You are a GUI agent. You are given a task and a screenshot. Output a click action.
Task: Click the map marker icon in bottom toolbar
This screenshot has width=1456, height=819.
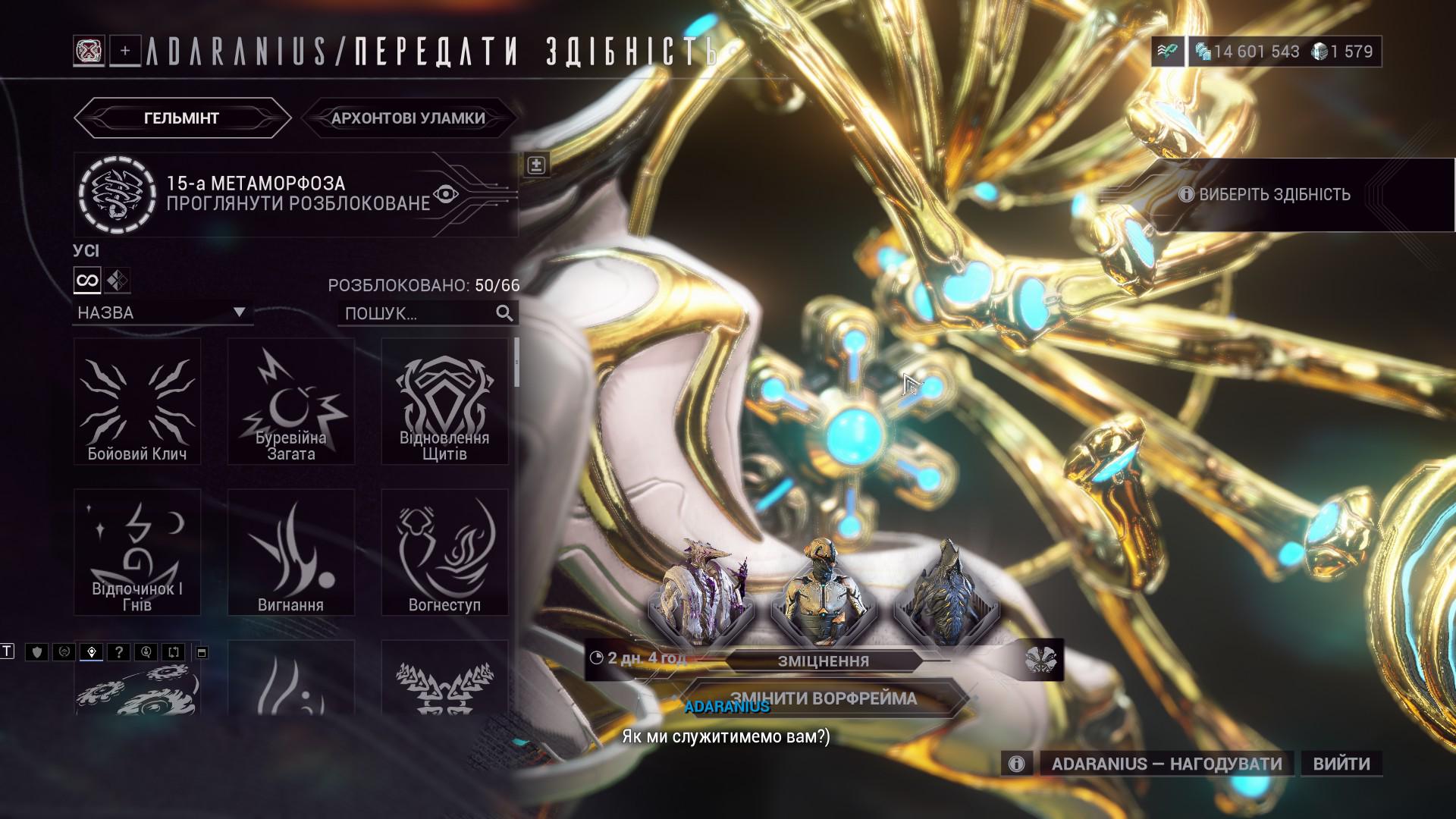(91, 651)
